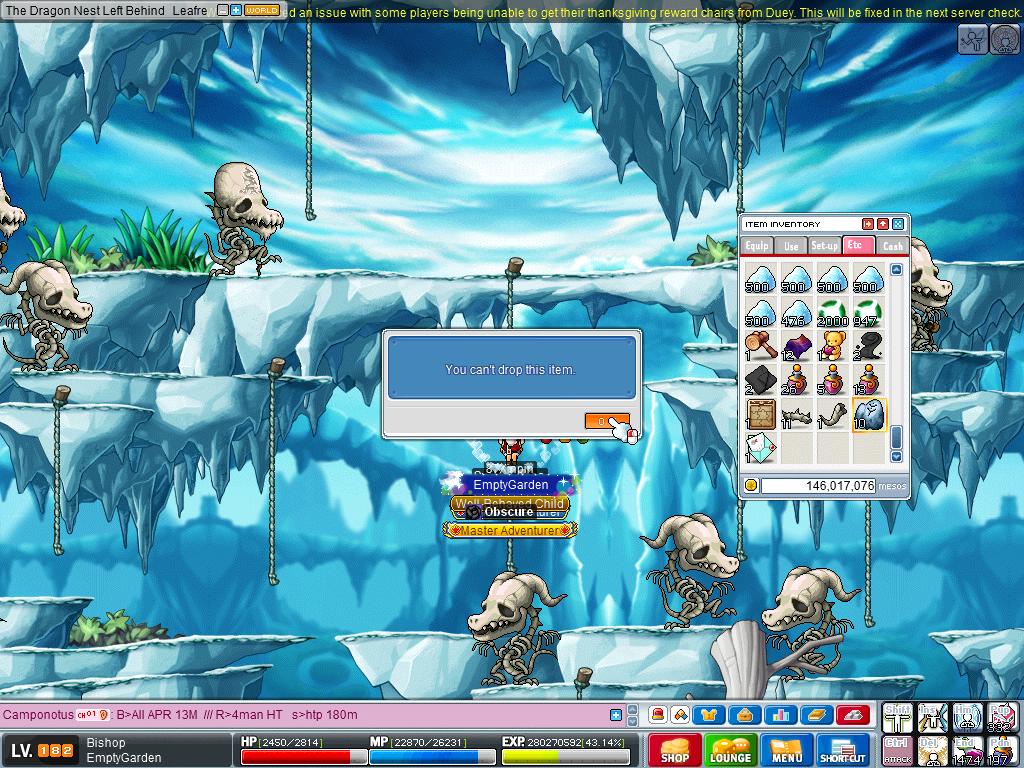
Task: Open the Cash Shop
Action: tap(674, 750)
